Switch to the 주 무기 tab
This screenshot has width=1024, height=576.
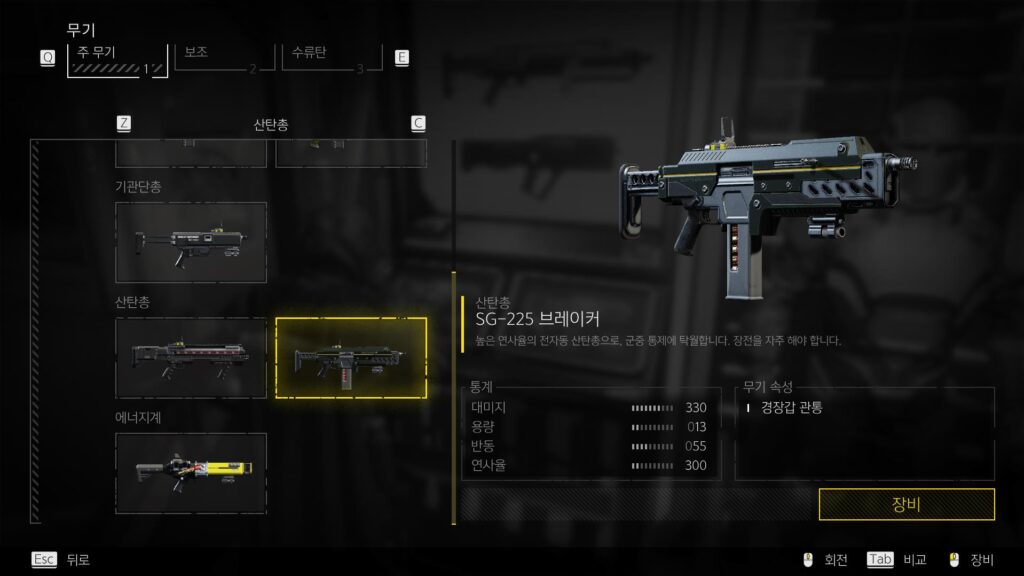(117, 58)
